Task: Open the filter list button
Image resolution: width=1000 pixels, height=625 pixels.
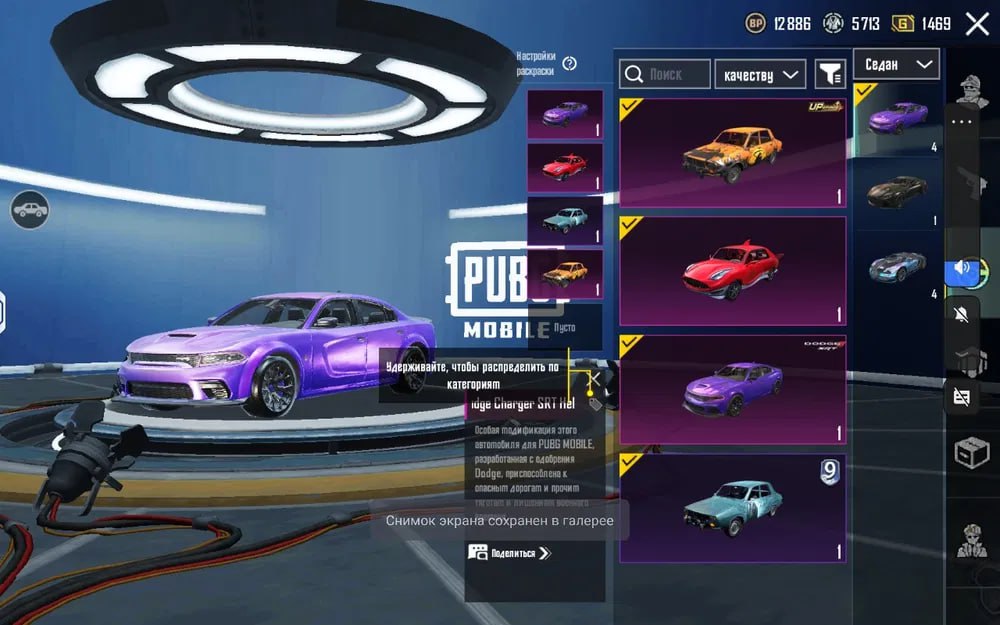Action: pos(830,73)
